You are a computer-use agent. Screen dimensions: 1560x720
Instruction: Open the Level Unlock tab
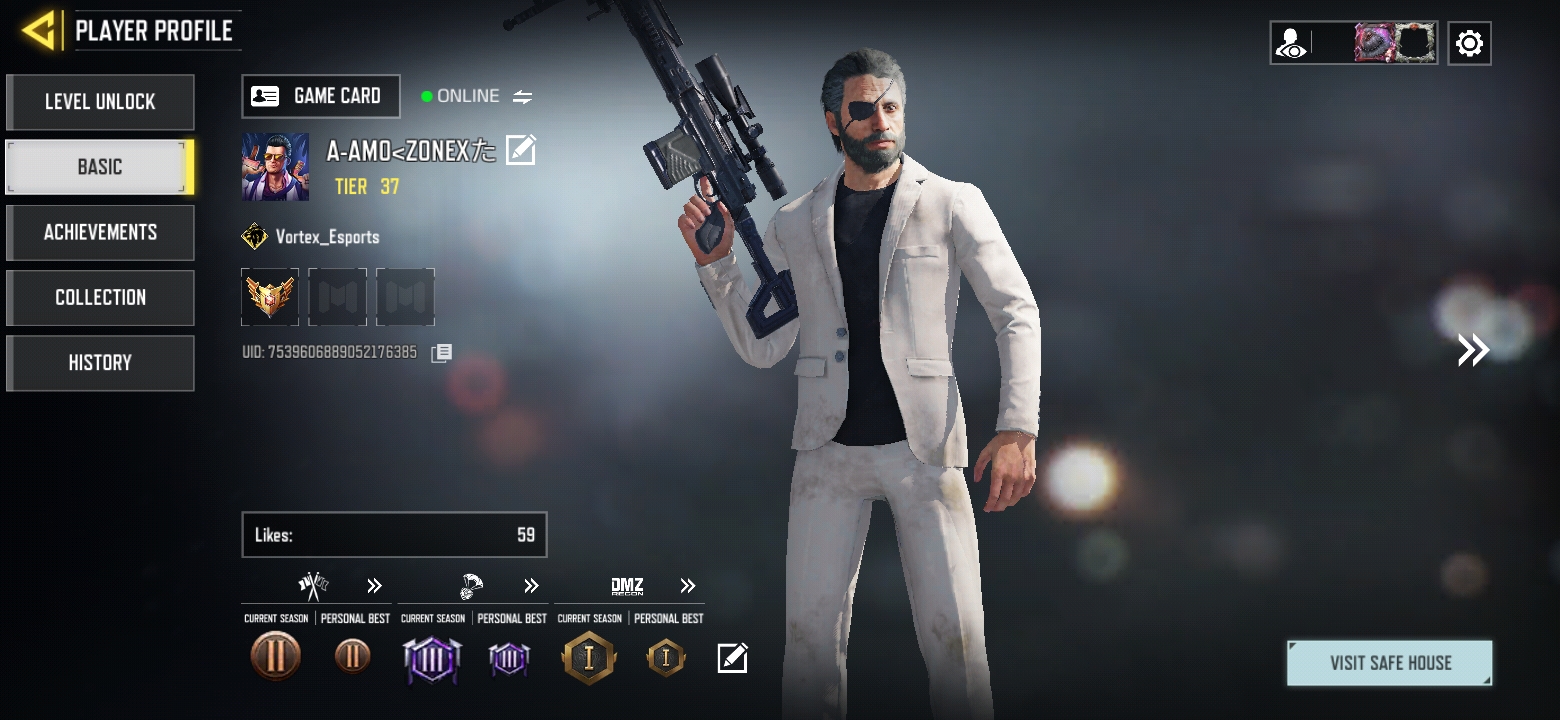[100, 102]
